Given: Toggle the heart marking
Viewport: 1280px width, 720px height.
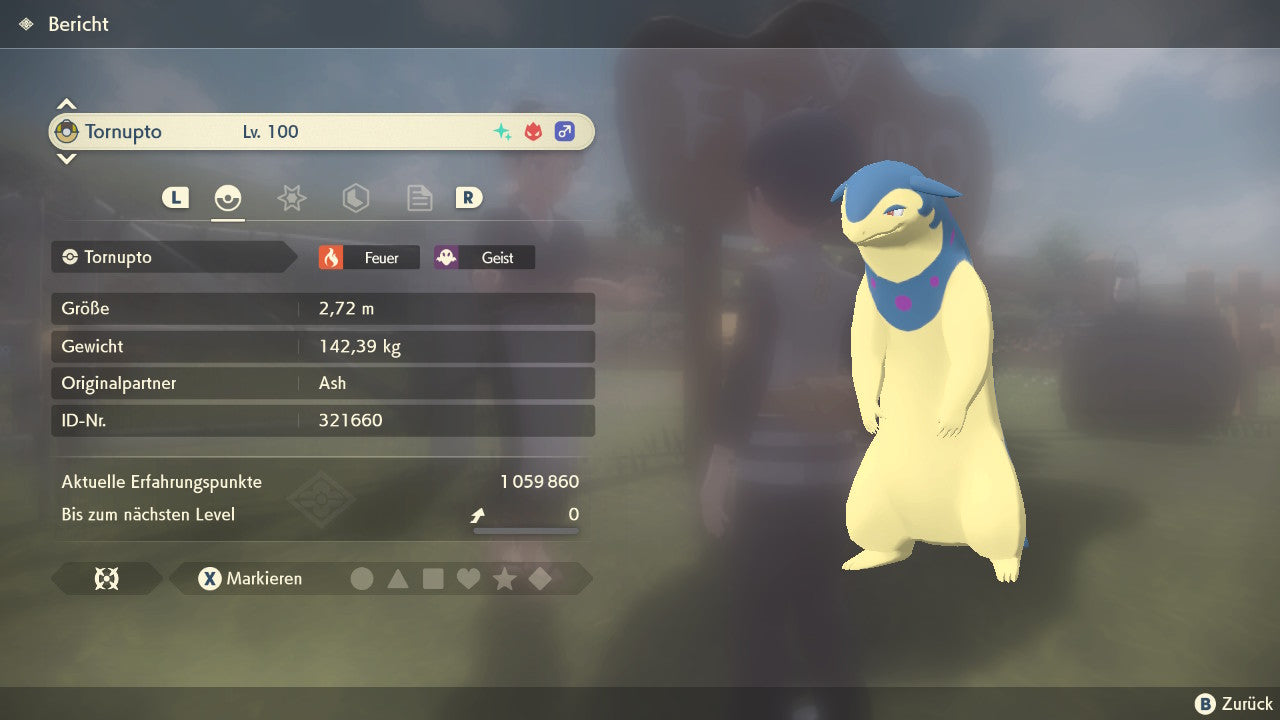Looking at the screenshot, I should tap(468, 578).
